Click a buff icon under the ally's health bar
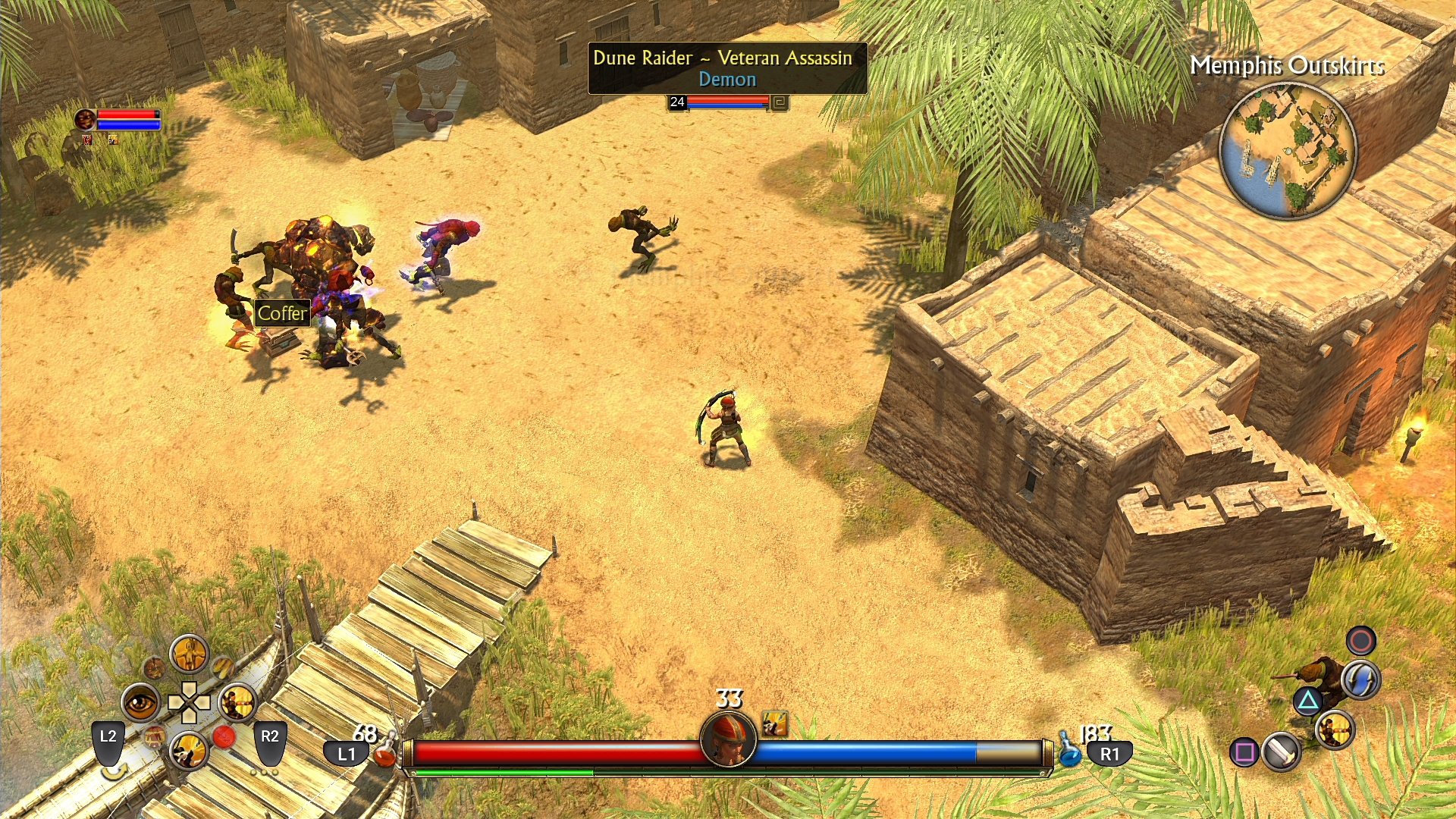This screenshot has height=819, width=1456. click(86, 140)
